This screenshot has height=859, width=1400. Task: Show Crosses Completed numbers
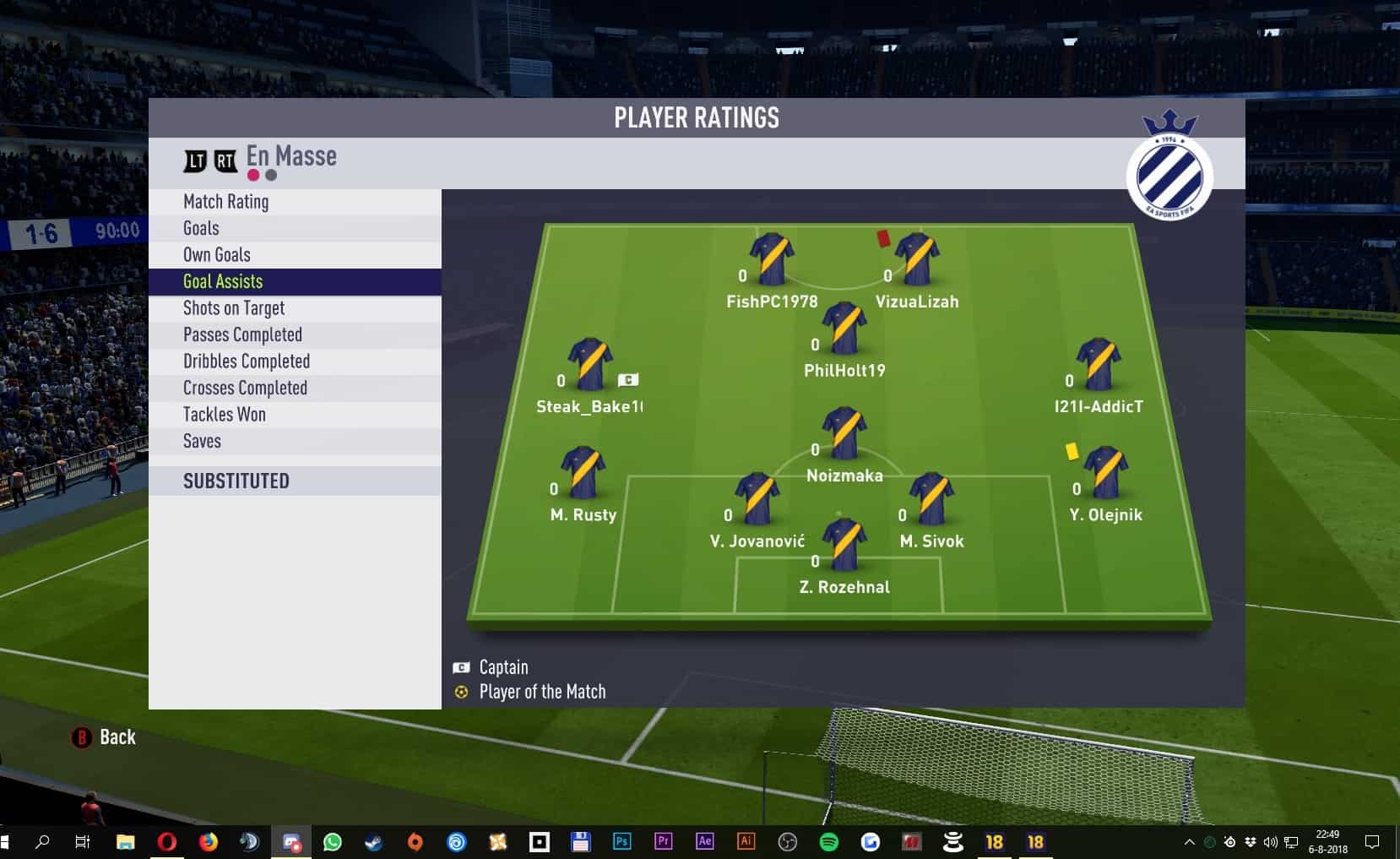245,388
